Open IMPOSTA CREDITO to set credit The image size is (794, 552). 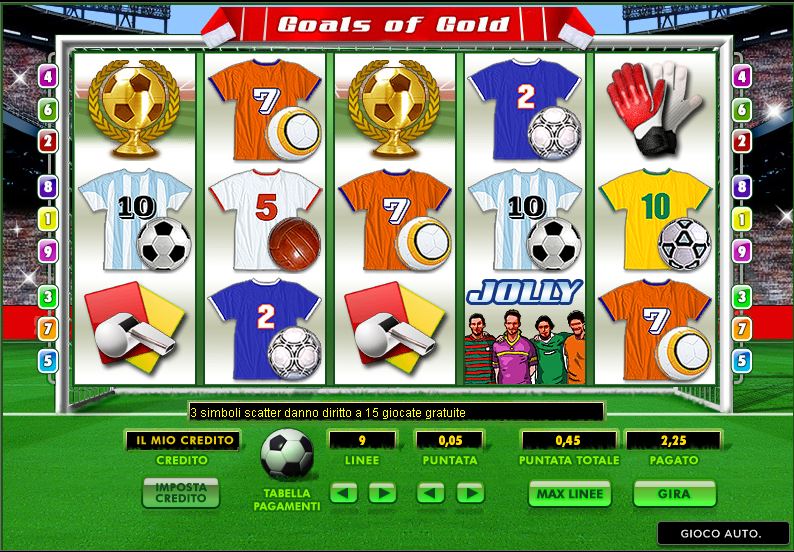point(181,494)
